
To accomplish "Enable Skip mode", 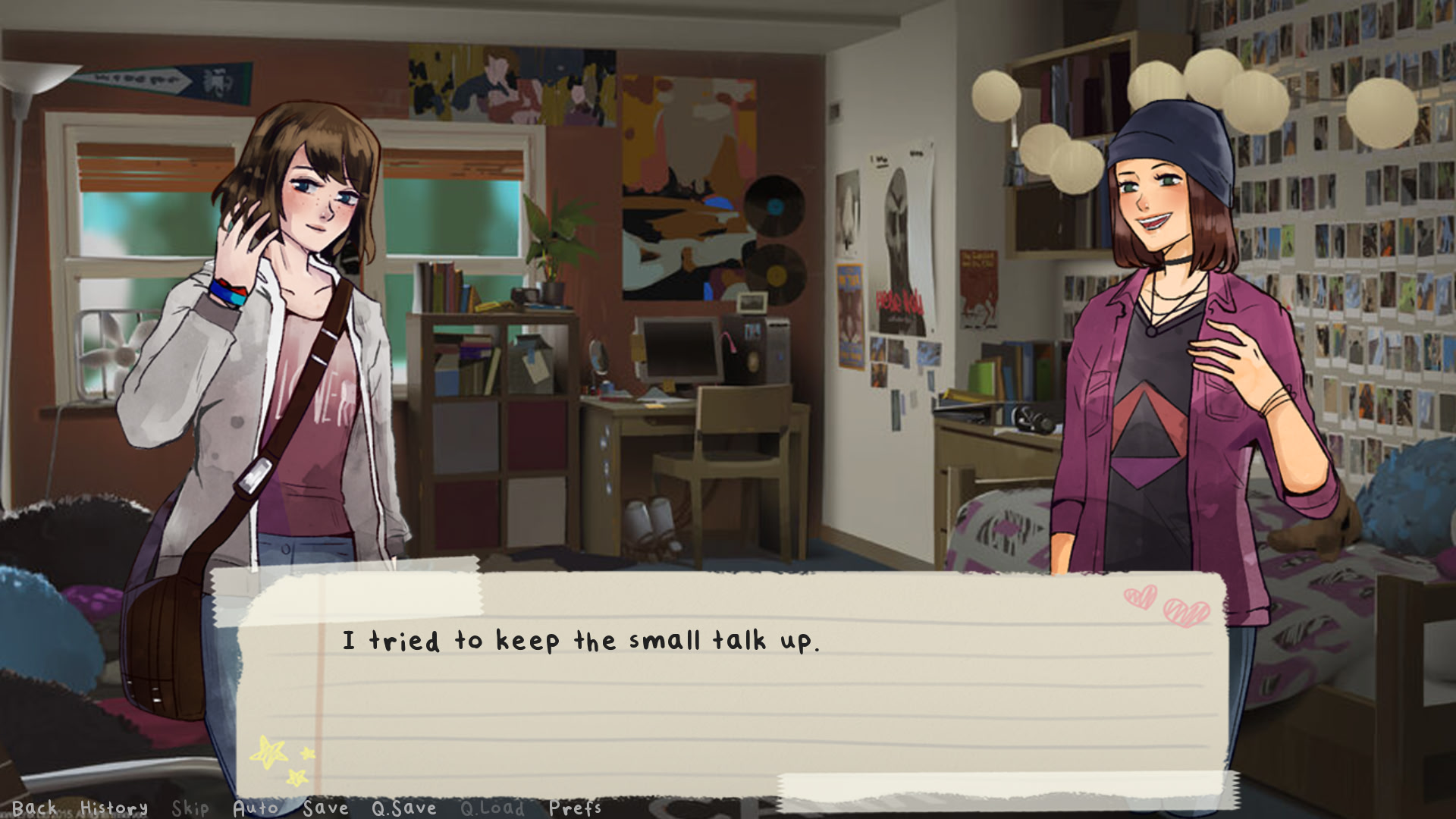I will click(190, 808).
